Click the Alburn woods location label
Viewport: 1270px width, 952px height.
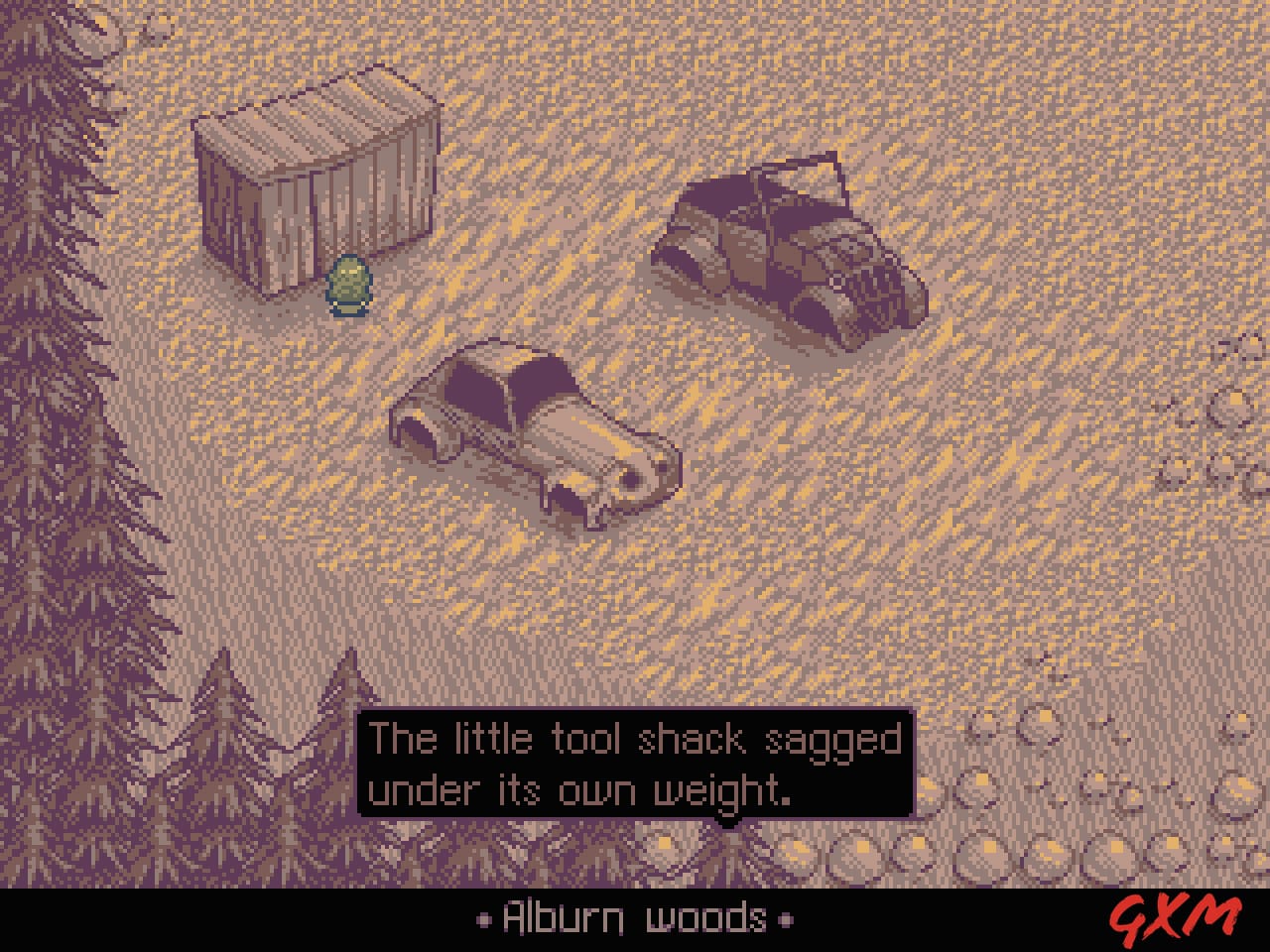point(632,917)
